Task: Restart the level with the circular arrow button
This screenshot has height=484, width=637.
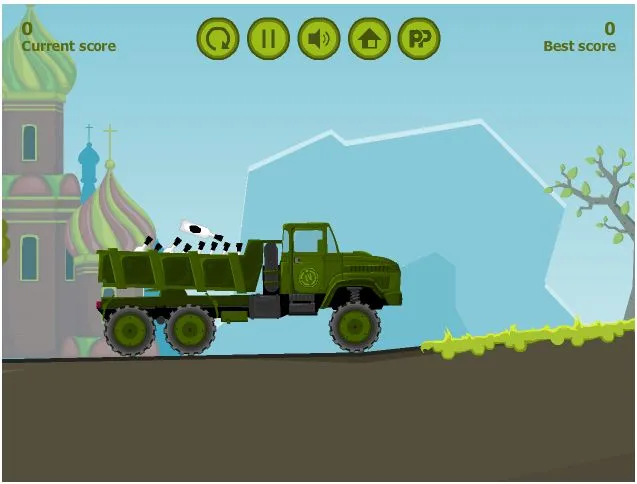Action: point(217,39)
